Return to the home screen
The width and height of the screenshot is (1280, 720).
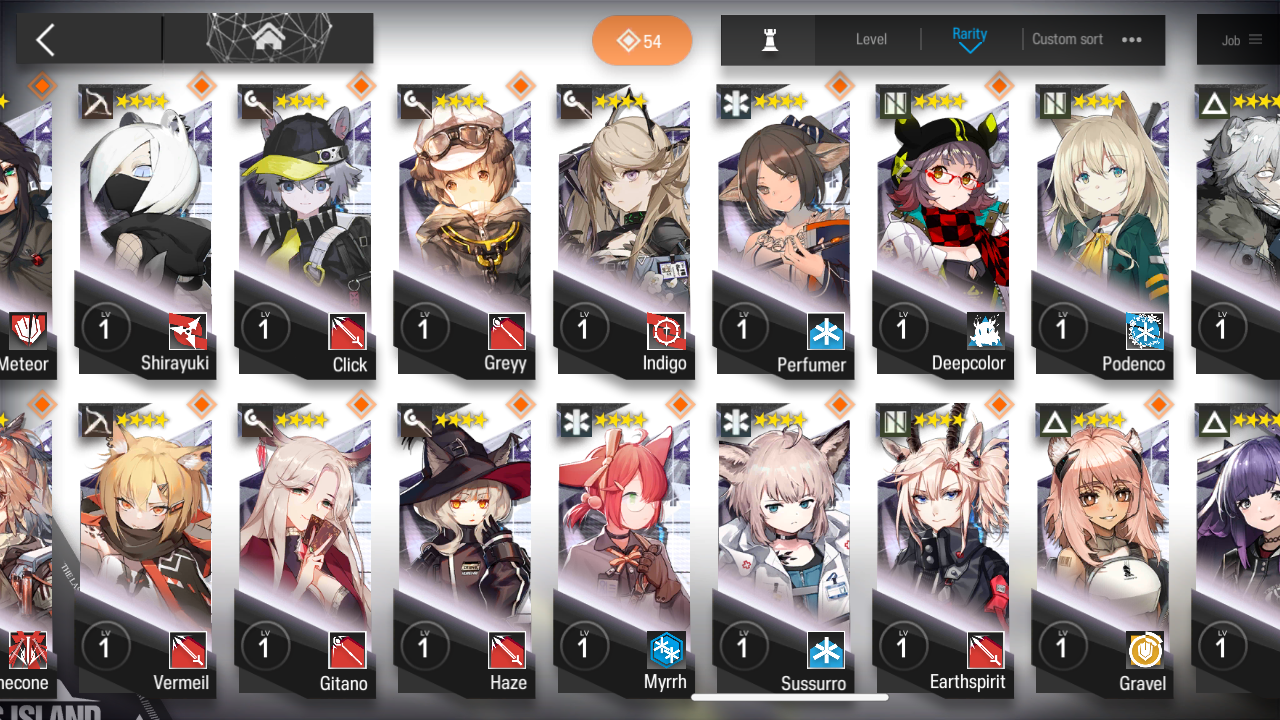coord(268,39)
